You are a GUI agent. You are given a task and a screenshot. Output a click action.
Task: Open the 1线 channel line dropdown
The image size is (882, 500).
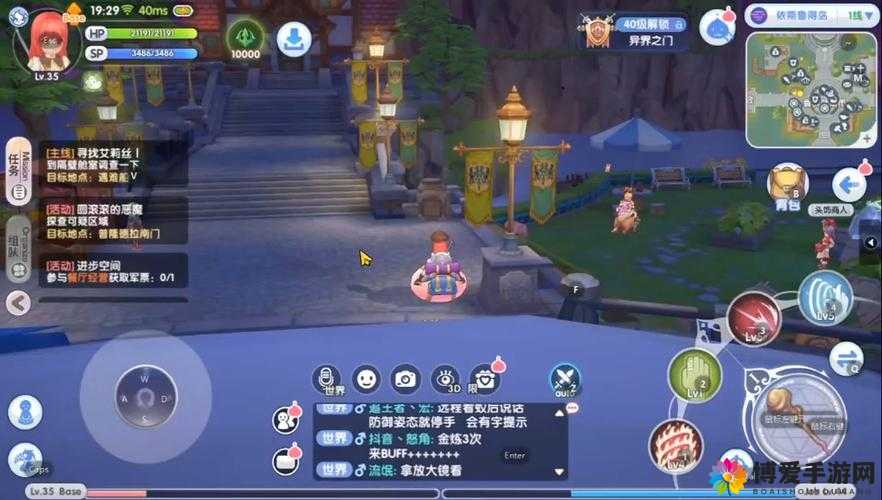(858, 16)
